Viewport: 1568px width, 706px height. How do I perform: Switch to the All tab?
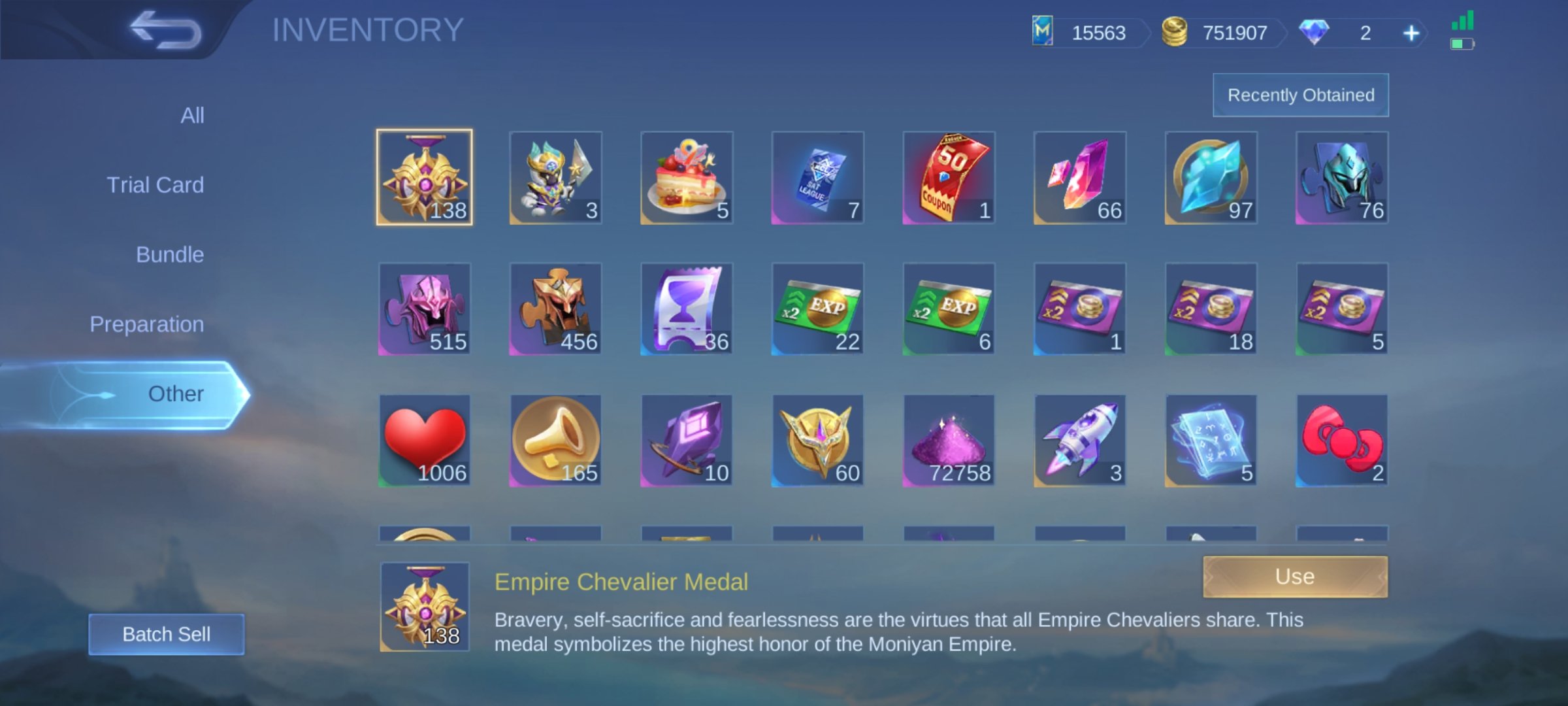(191, 114)
